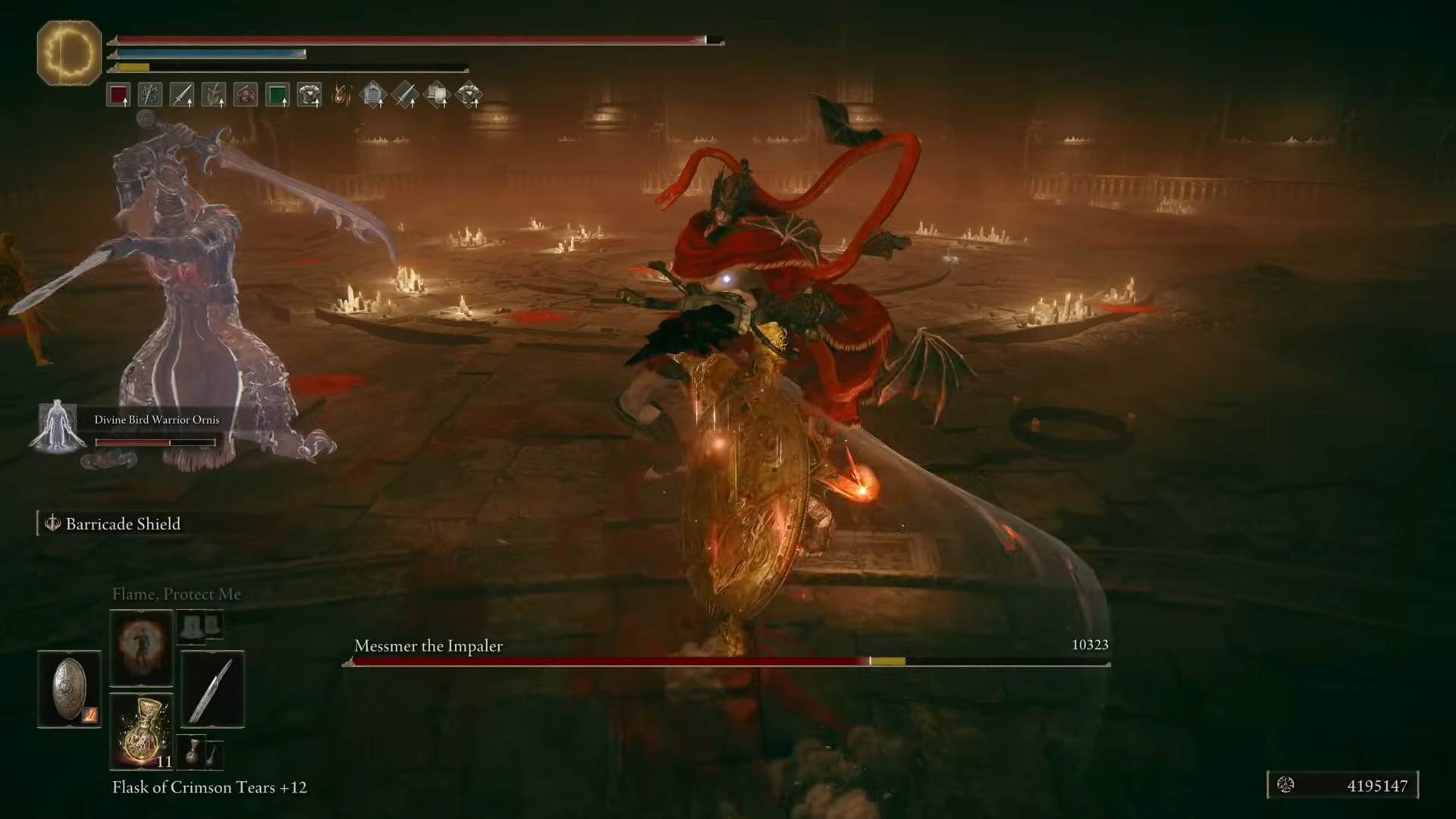
Task: Select the Divine Bird Warrior Ornis summon portrait
Action: pyautogui.click(x=58, y=426)
